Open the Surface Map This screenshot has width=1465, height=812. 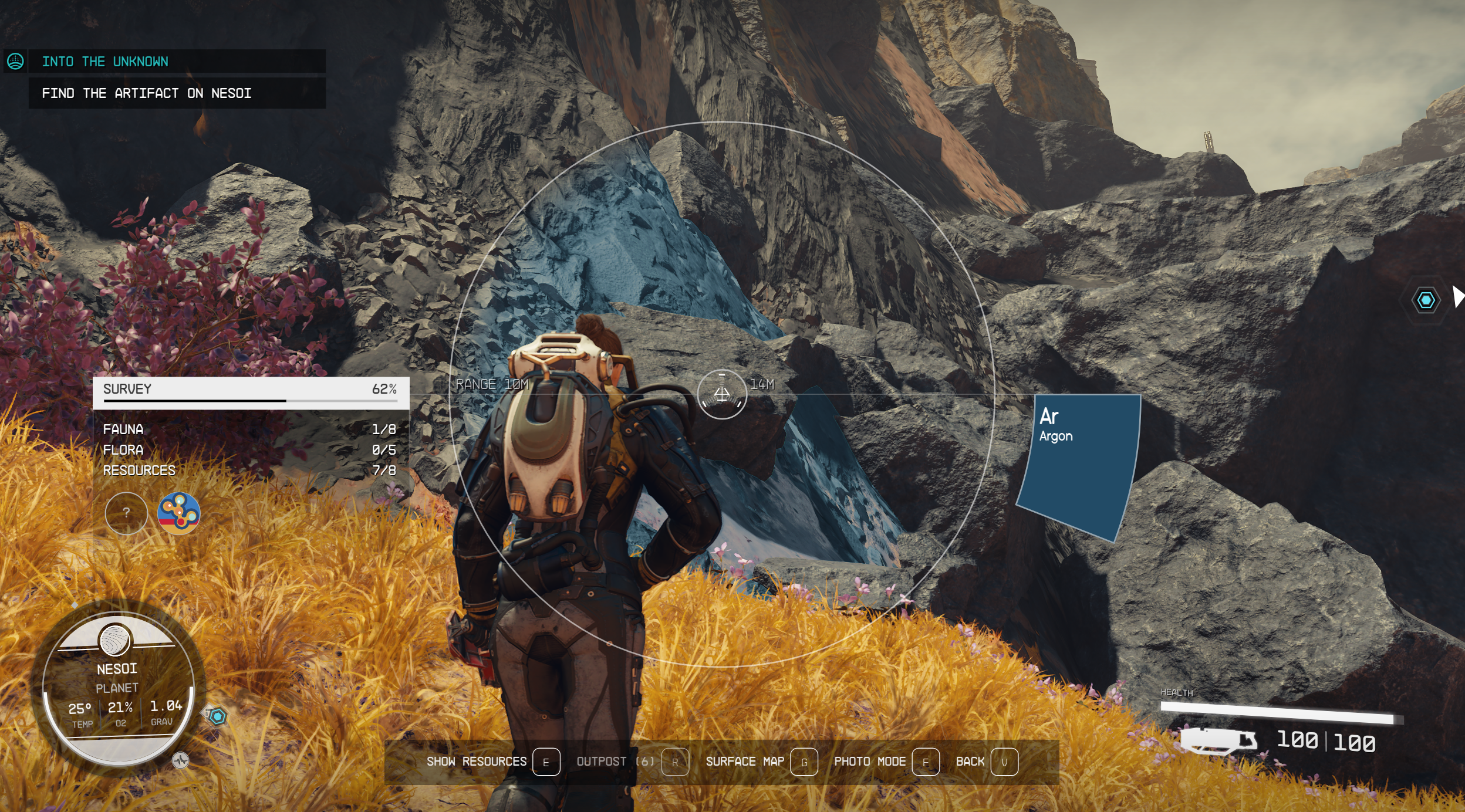pyautogui.click(x=761, y=762)
